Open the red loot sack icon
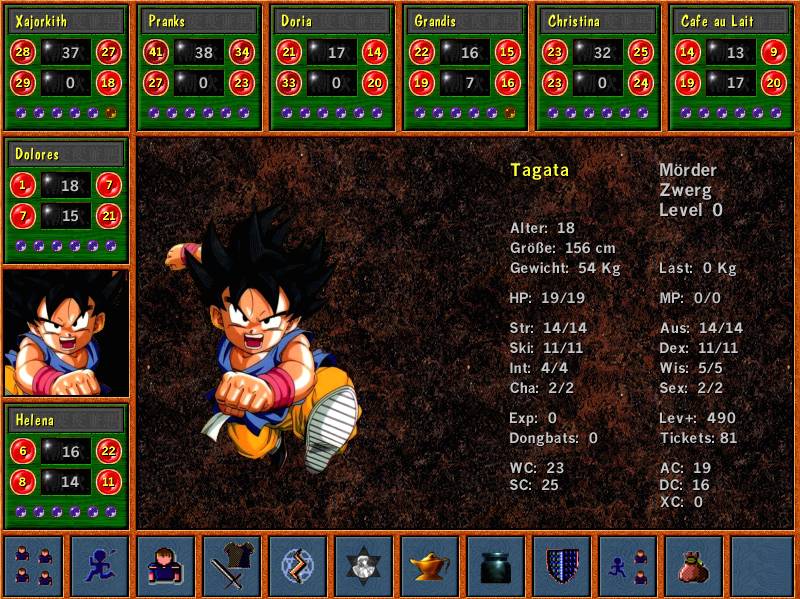Screen dimensions: 800x599 (694, 566)
